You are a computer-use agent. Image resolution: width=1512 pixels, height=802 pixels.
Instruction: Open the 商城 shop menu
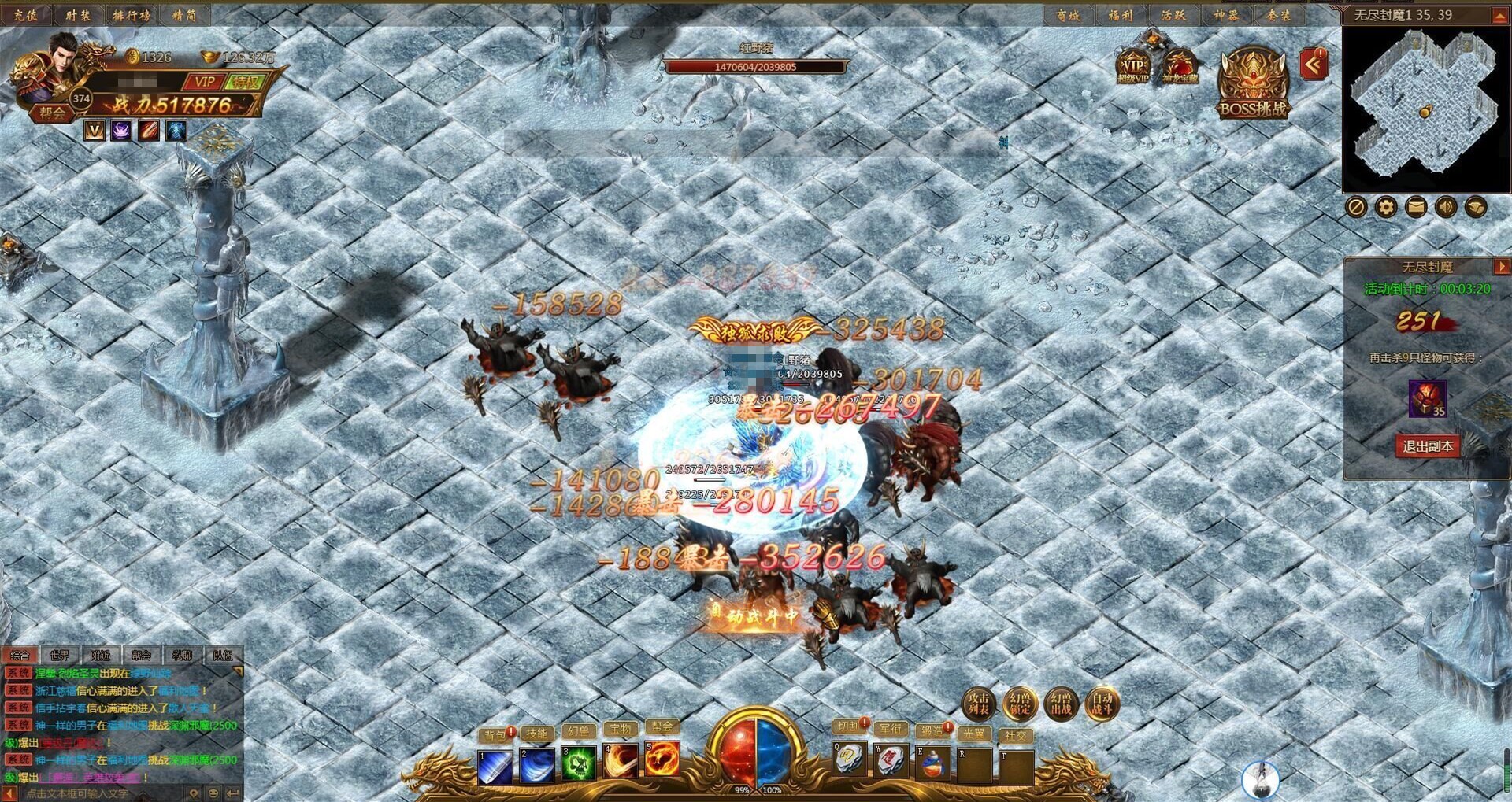tap(1068, 15)
